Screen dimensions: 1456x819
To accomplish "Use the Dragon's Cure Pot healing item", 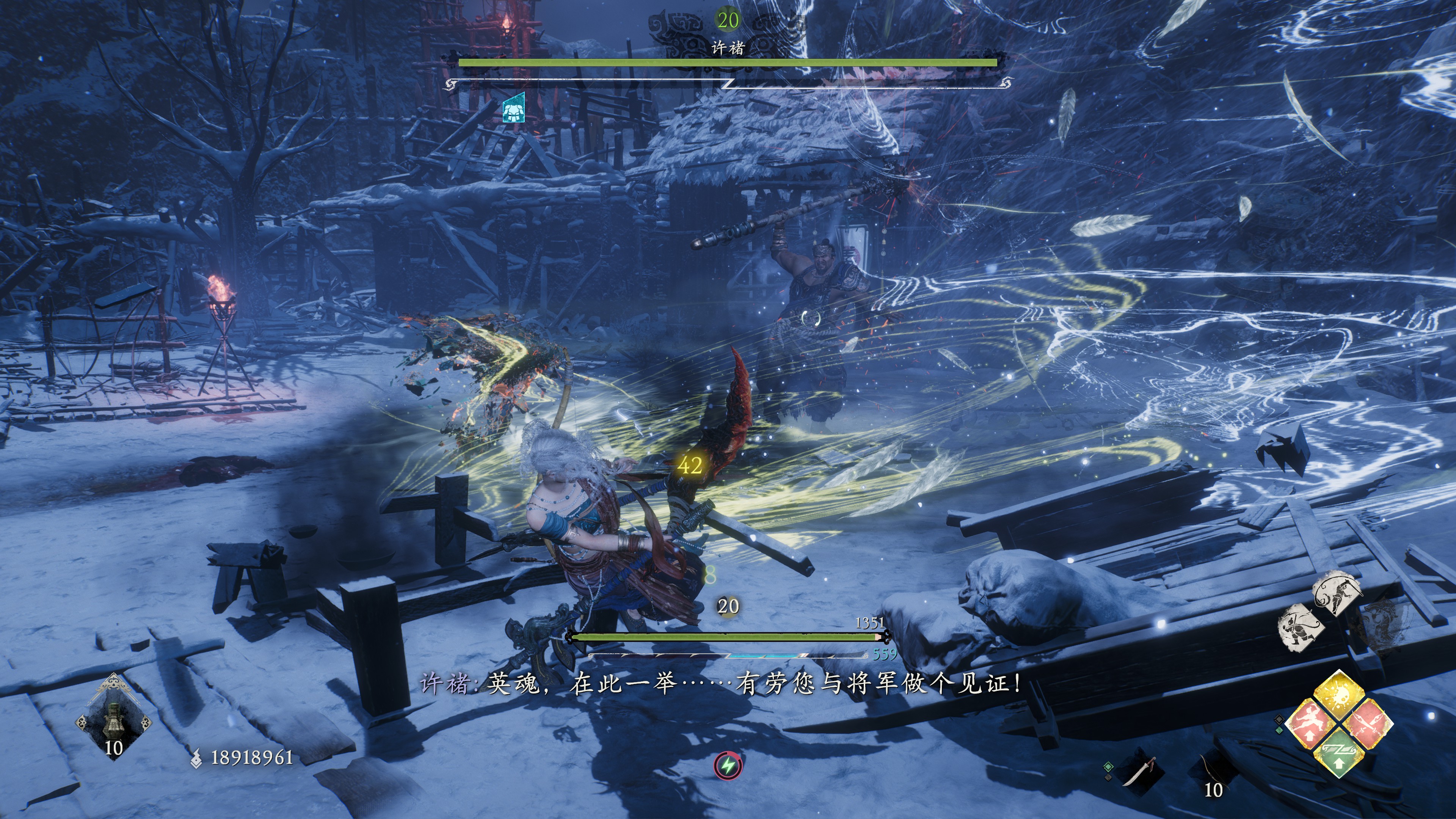I will (114, 717).
